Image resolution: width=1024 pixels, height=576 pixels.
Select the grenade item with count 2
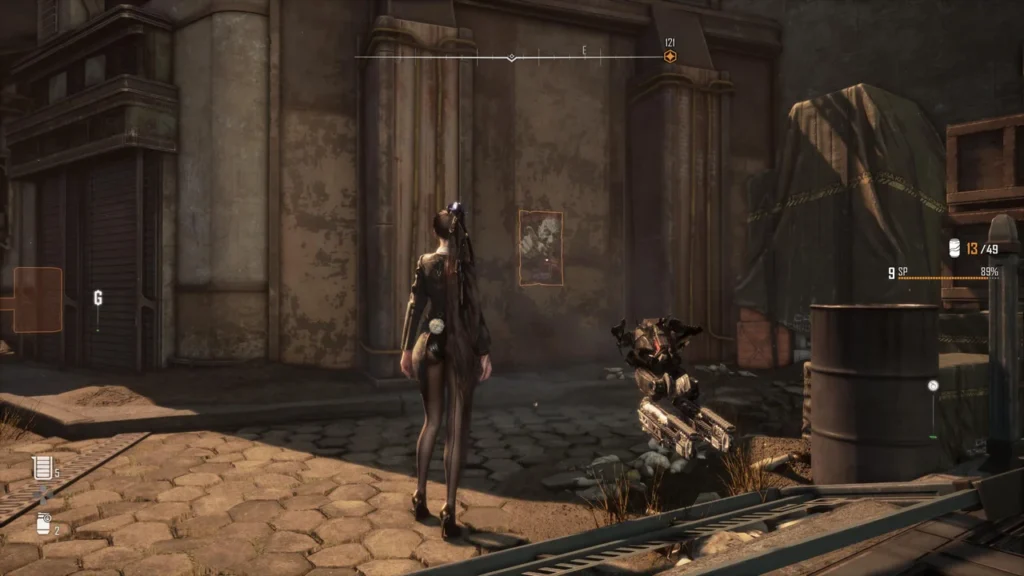[x=42, y=523]
